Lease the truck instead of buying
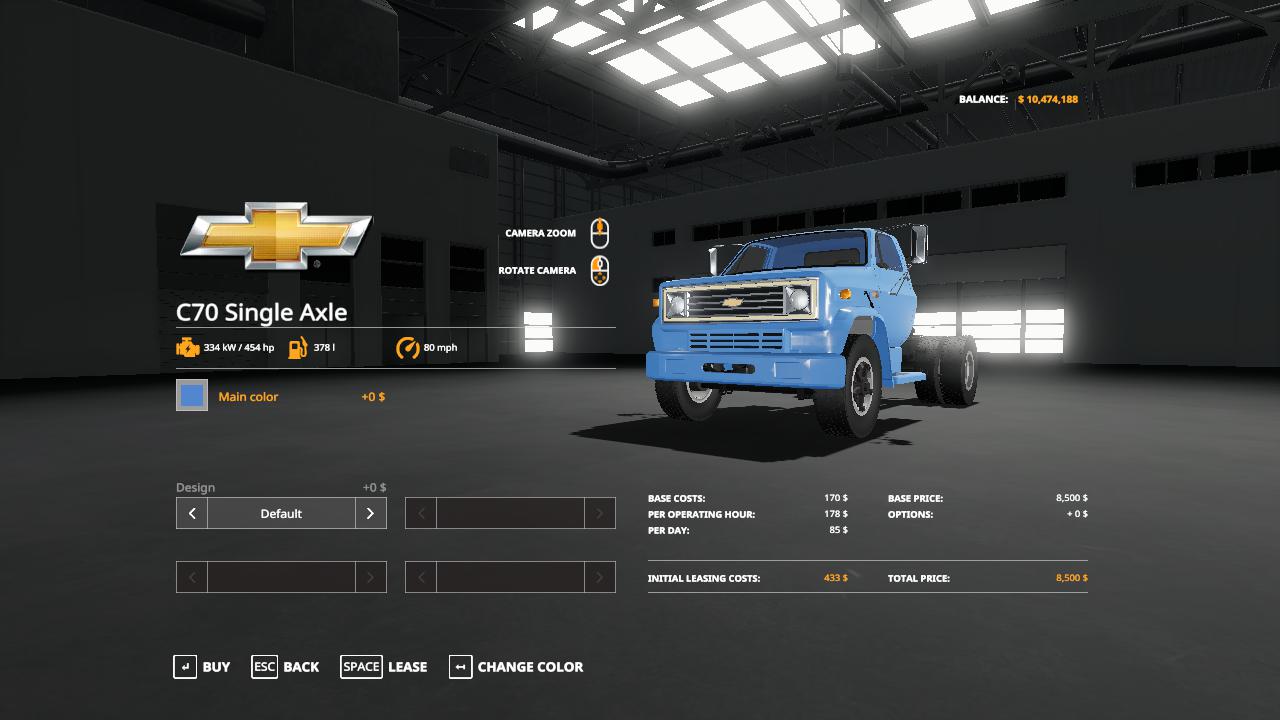The width and height of the screenshot is (1280, 720). pyautogui.click(x=384, y=667)
